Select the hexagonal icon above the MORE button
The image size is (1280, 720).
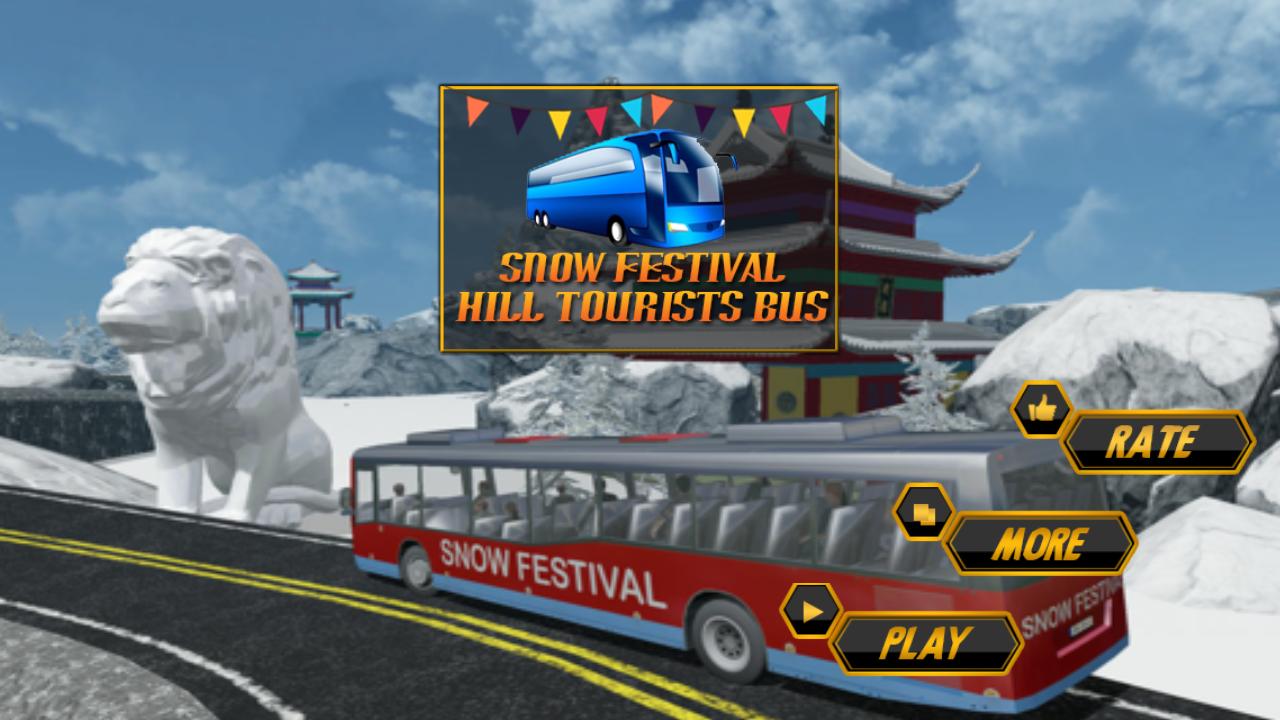pyautogui.click(x=926, y=513)
